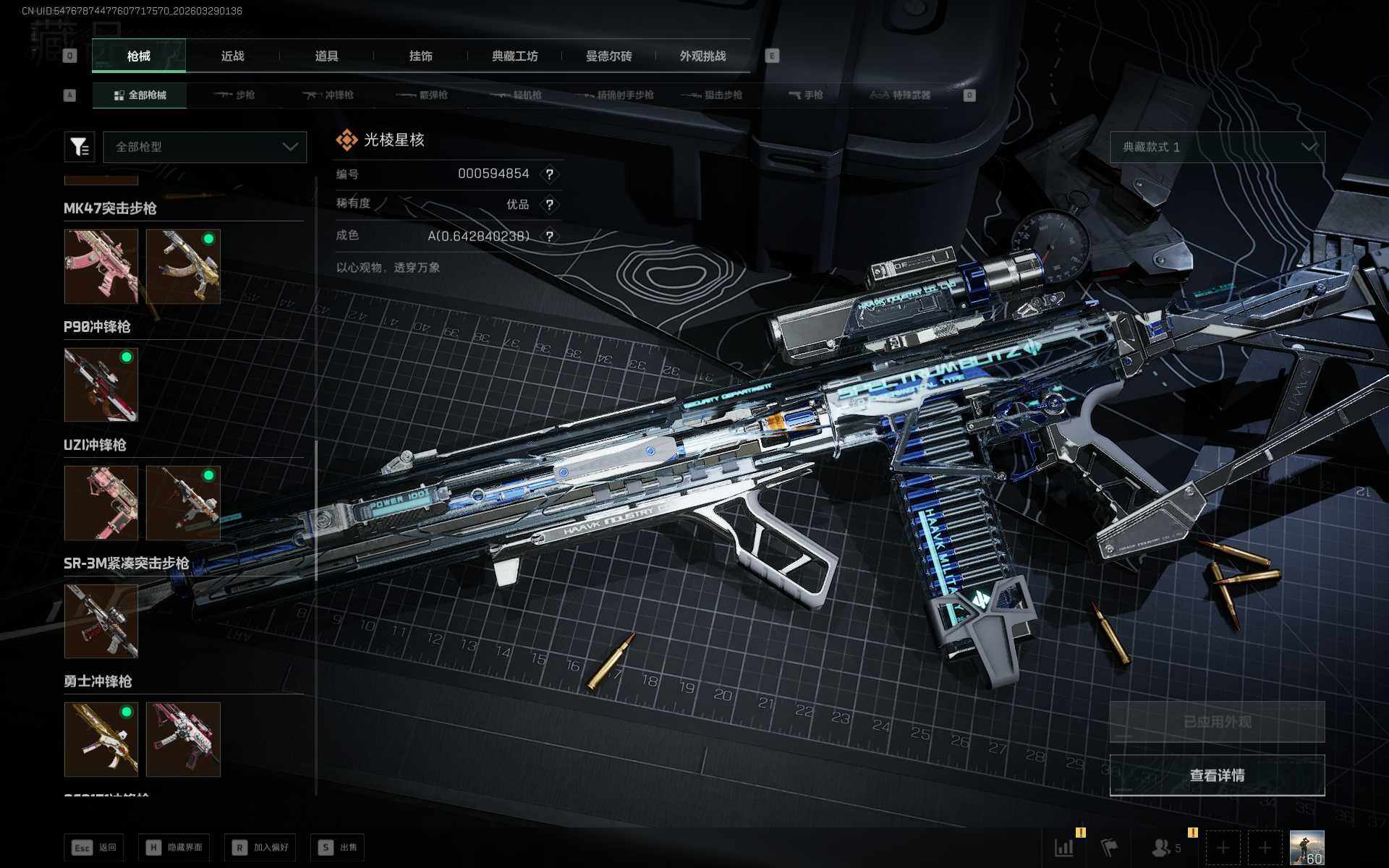Viewport: 1389px width, 868px height.
Task: Click the 查看详情 view details button
Action: pos(1217,775)
